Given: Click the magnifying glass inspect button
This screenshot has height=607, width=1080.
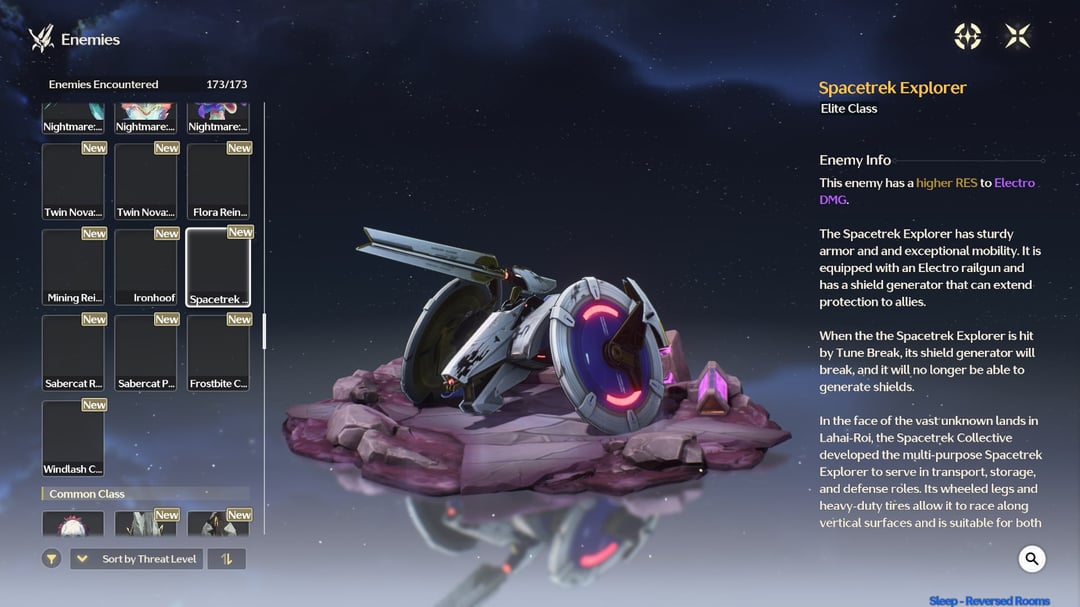Looking at the screenshot, I should coord(1032,559).
